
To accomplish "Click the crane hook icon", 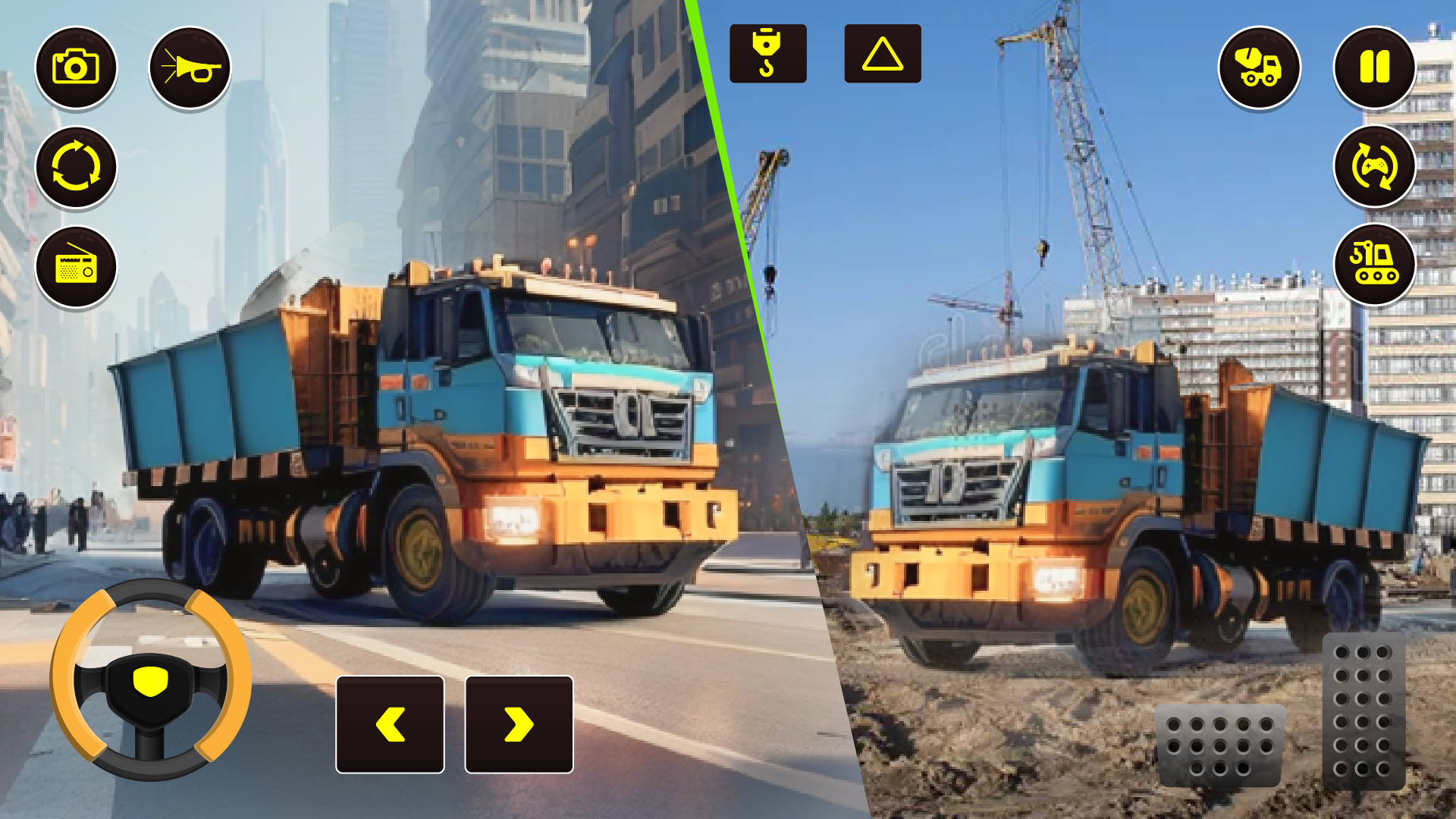I will click(x=768, y=54).
